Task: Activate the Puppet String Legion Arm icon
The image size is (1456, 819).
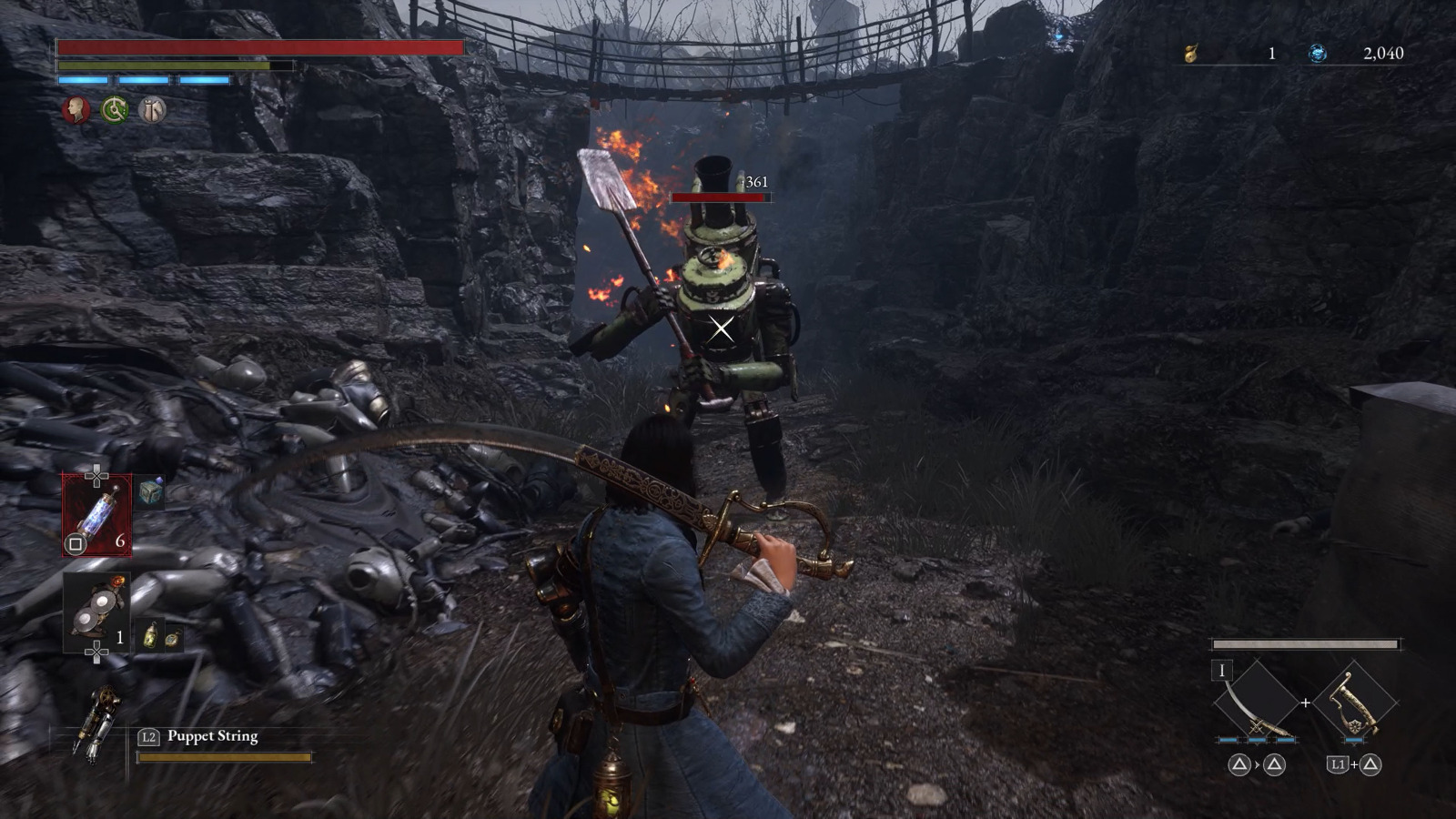Action: click(97, 723)
